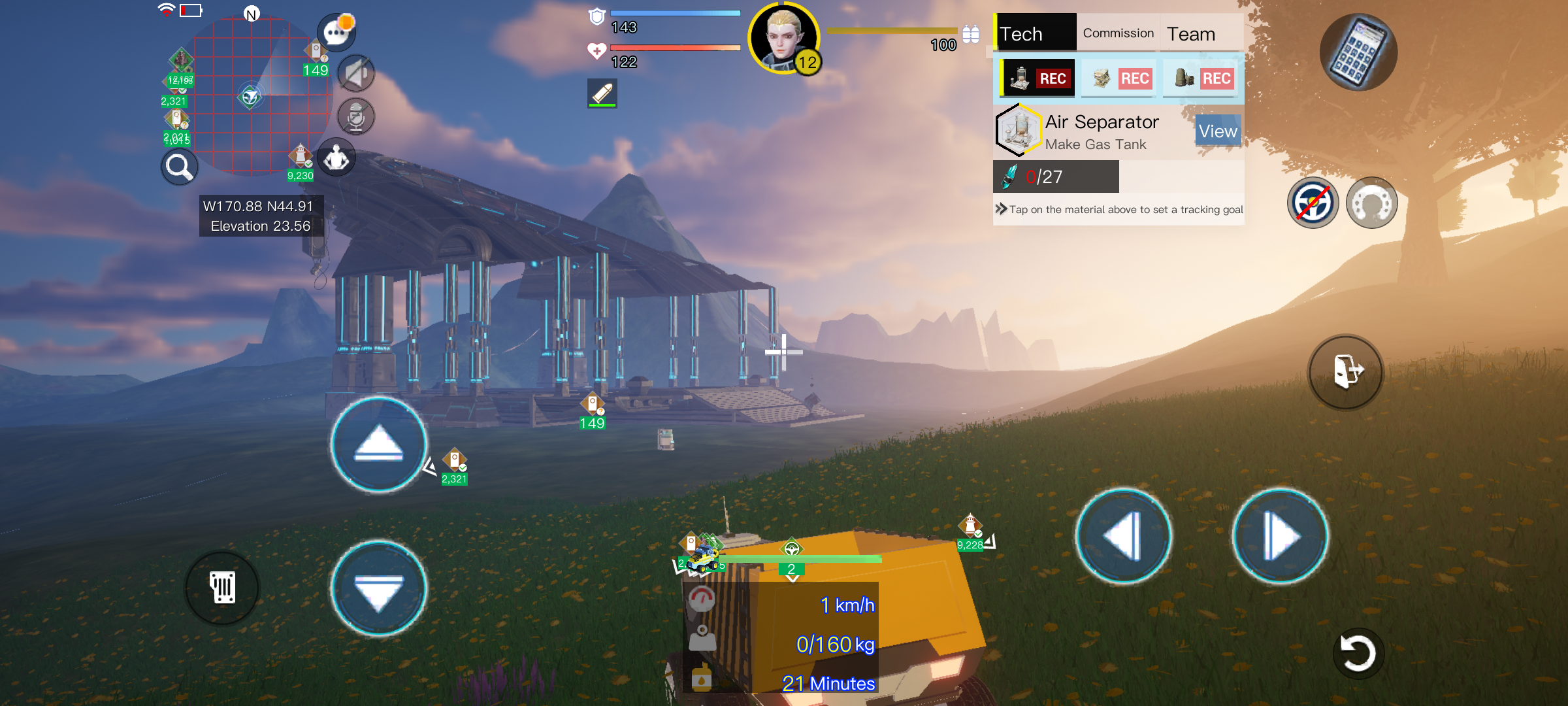
Task: Select the Team tab
Action: [x=1191, y=34]
